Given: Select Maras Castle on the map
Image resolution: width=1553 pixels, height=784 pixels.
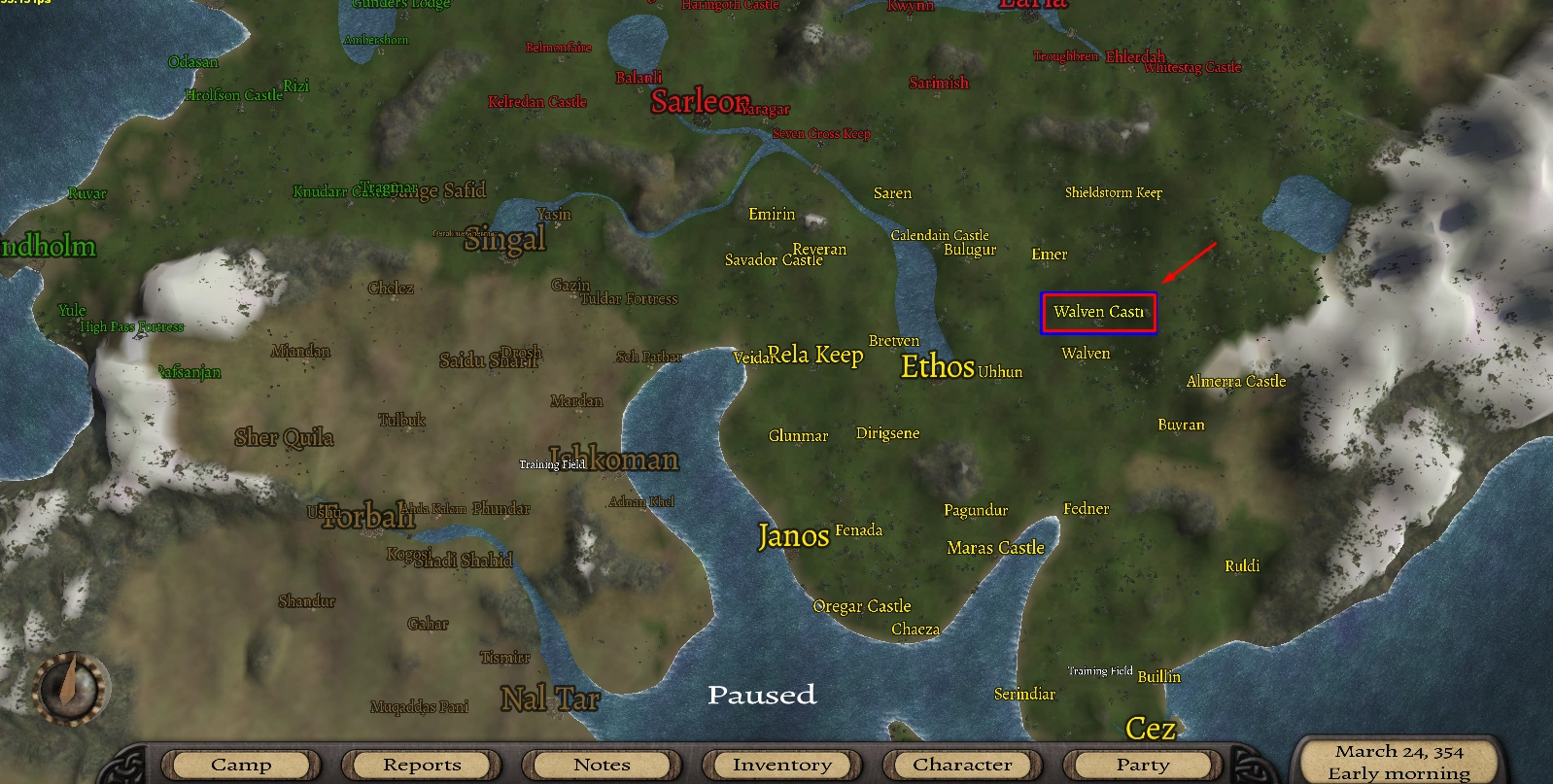Looking at the screenshot, I should [995, 547].
